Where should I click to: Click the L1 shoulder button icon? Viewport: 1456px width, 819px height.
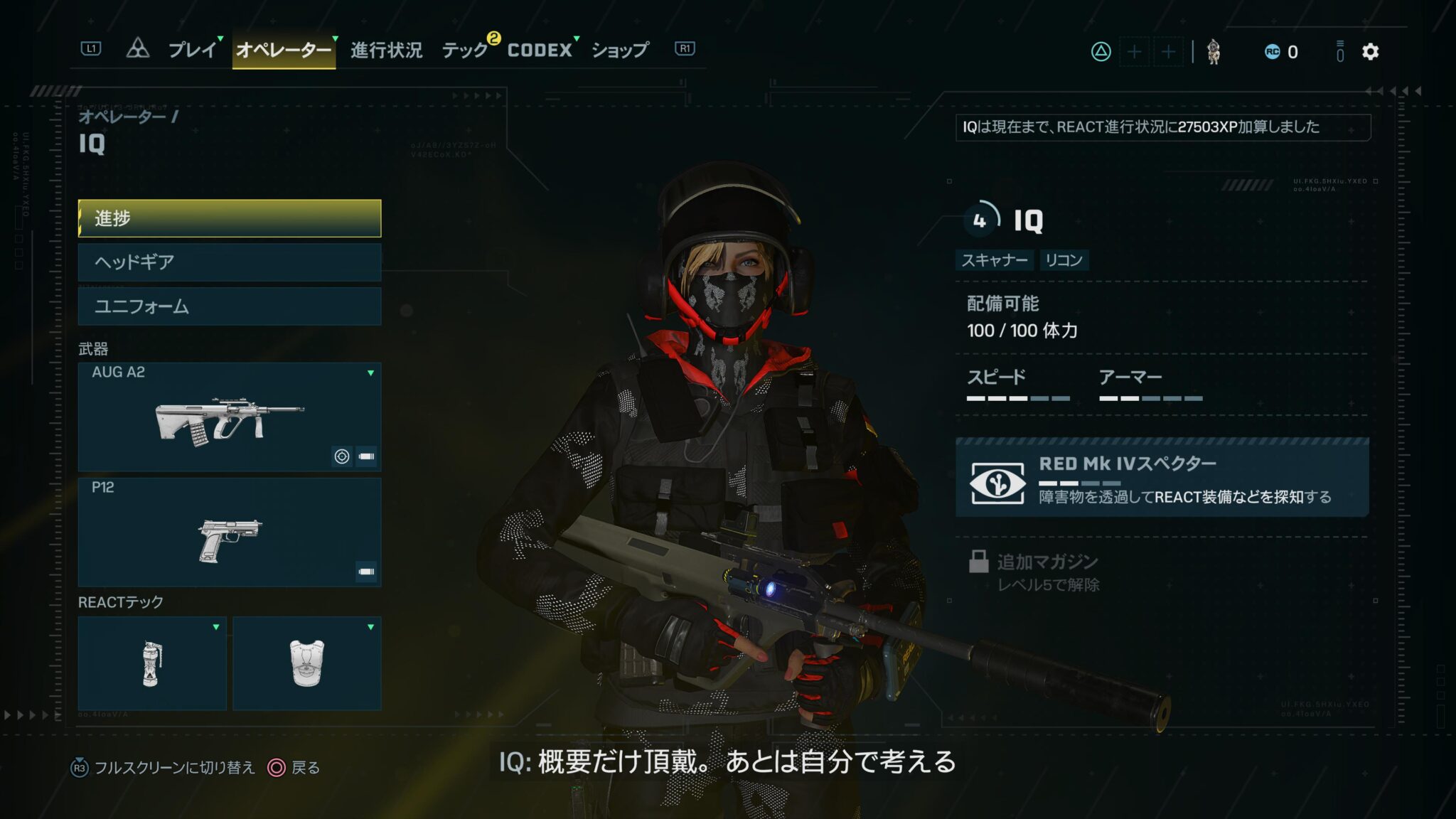click(x=92, y=48)
